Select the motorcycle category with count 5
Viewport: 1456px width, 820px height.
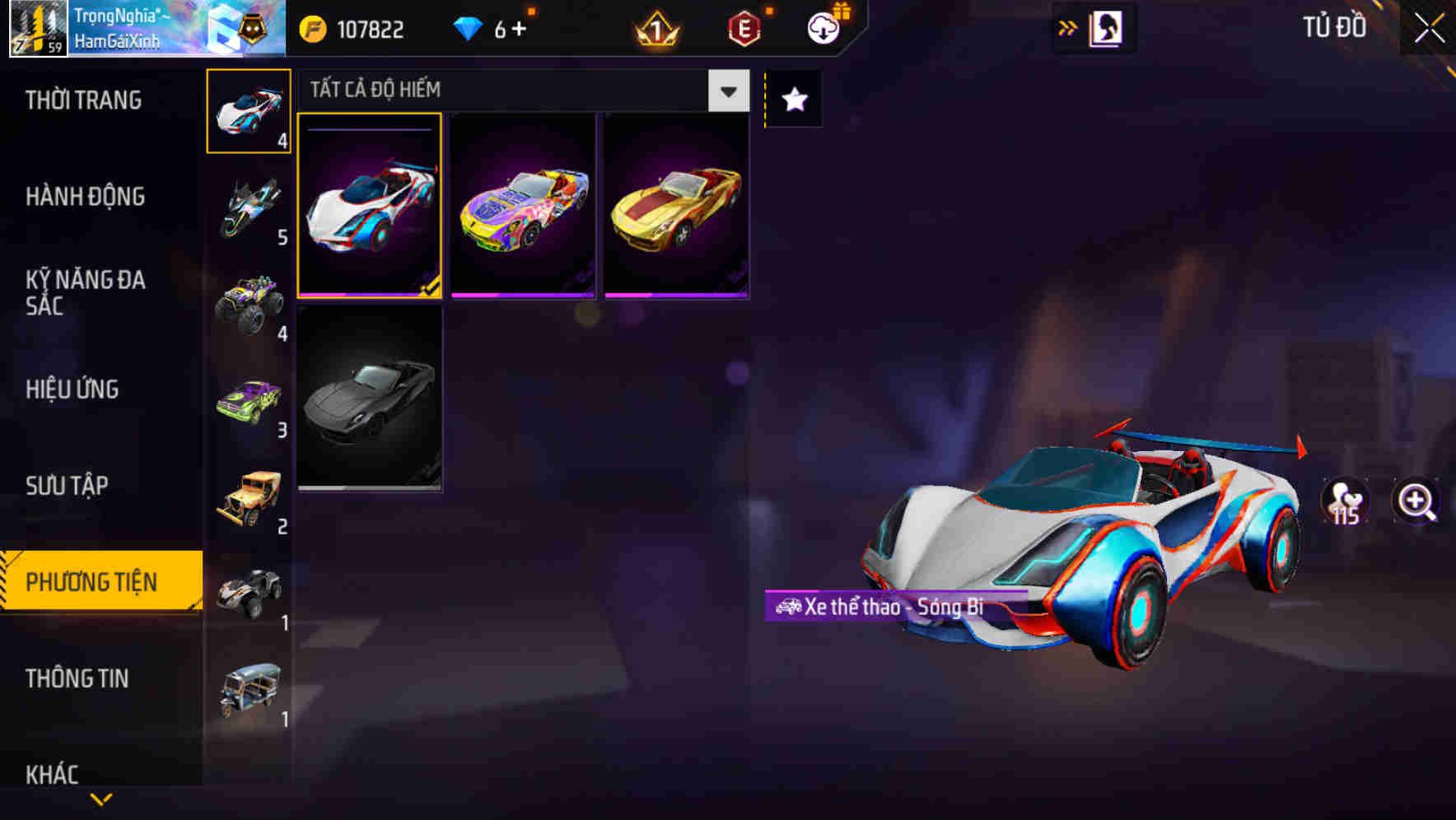coord(248,207)
